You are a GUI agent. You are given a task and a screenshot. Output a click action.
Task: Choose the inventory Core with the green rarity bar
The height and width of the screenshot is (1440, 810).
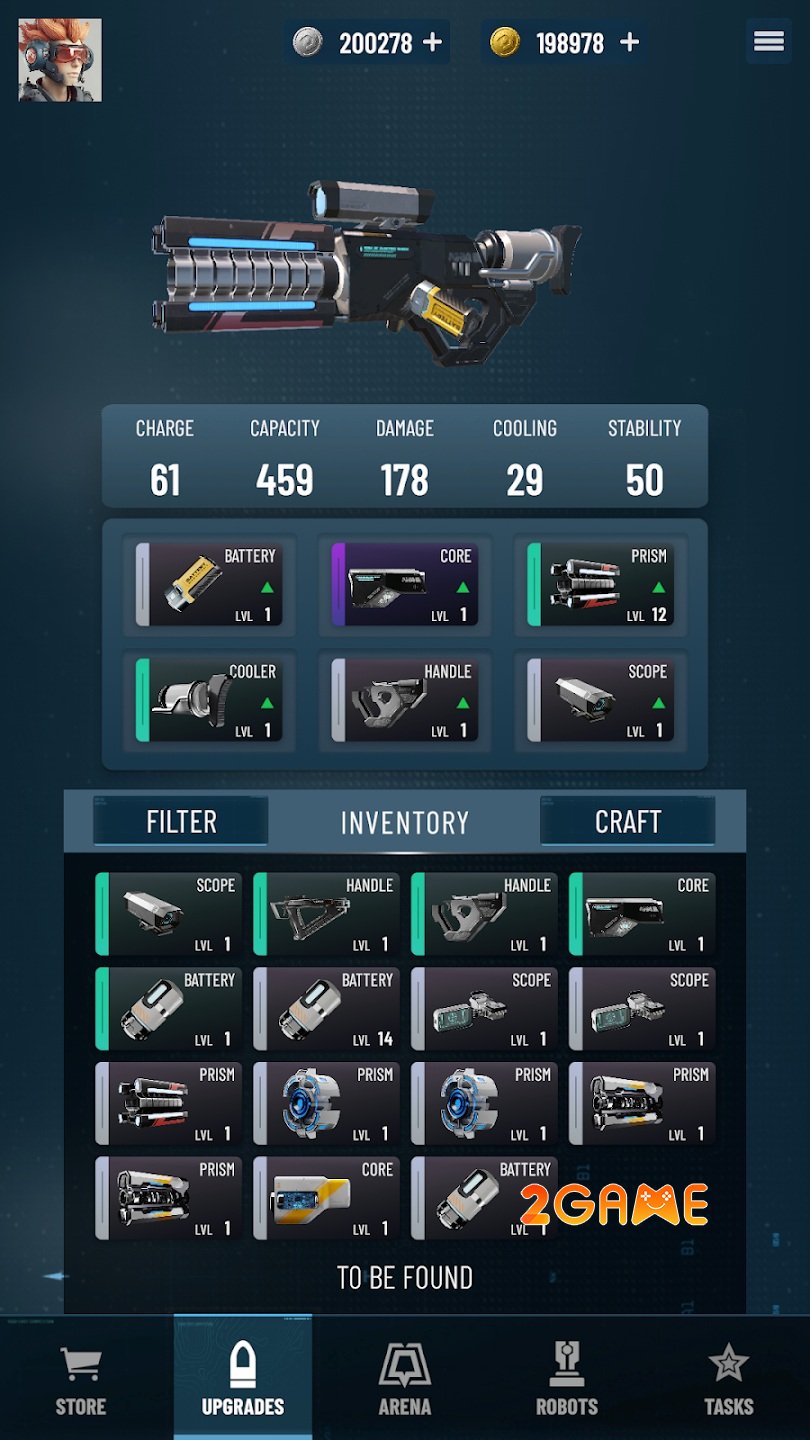click(643, 914)
